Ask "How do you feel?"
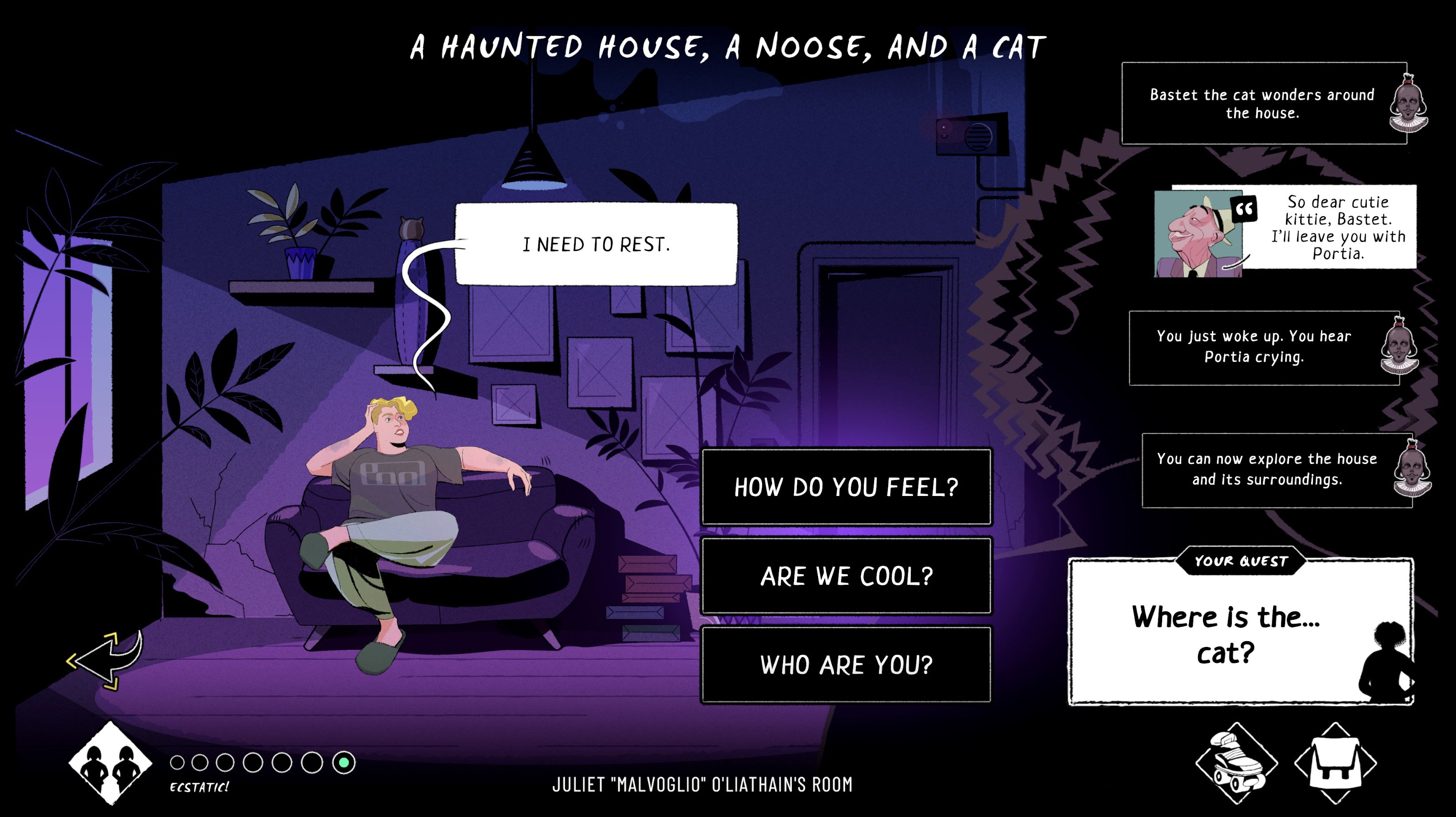1456x817 pixels. pyautogui.click(x=846, y=487)
